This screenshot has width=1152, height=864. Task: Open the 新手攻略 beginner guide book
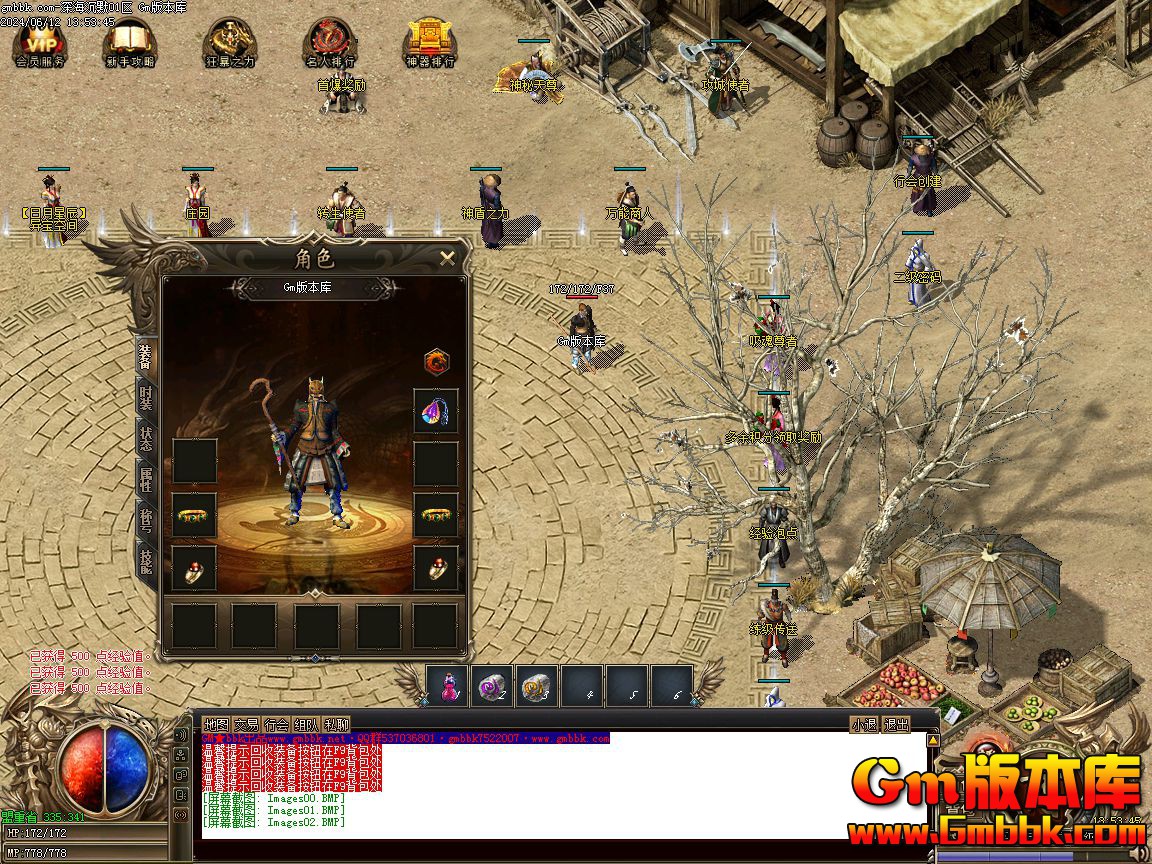coord(128,43)
